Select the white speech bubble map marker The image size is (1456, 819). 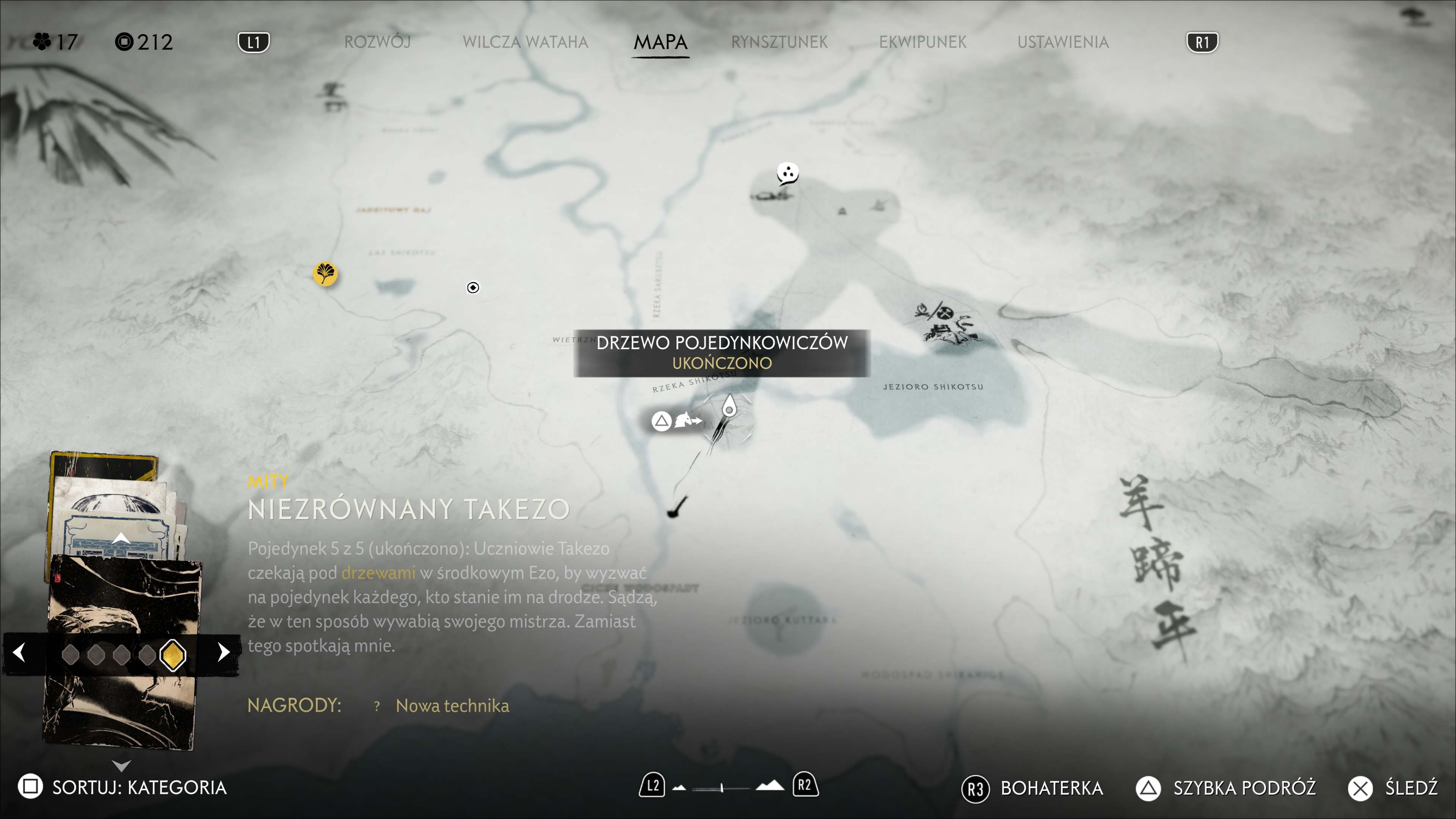(788, 173)
